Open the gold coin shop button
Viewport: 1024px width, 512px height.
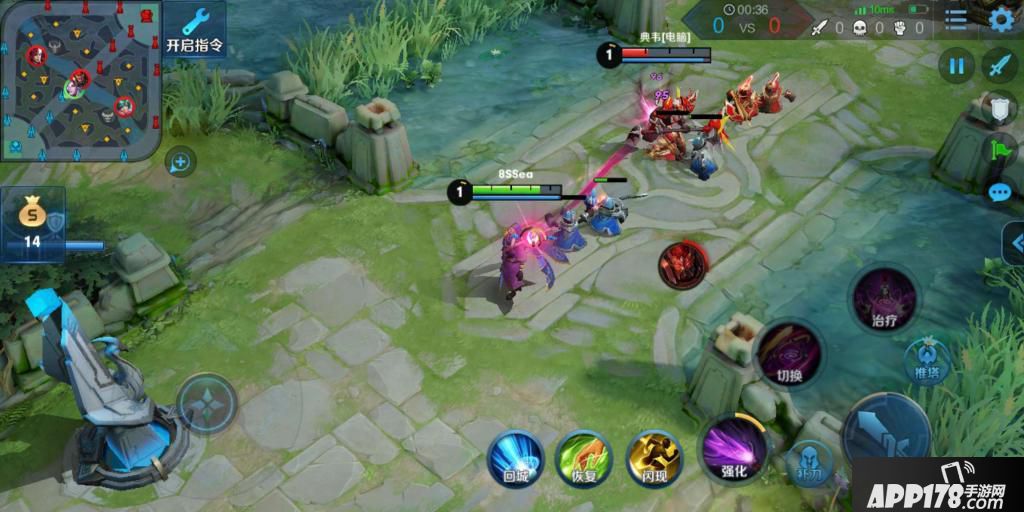click(x=33, y=222)
